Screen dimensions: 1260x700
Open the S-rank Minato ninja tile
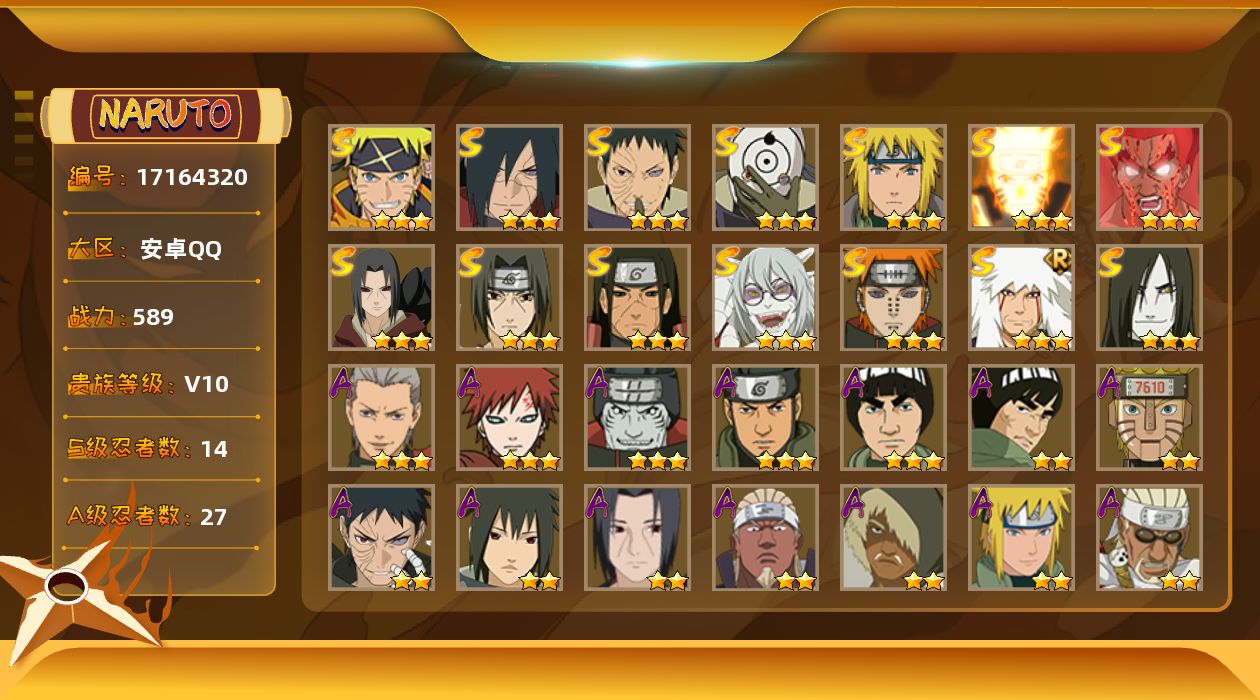click(x=894, y=178)
